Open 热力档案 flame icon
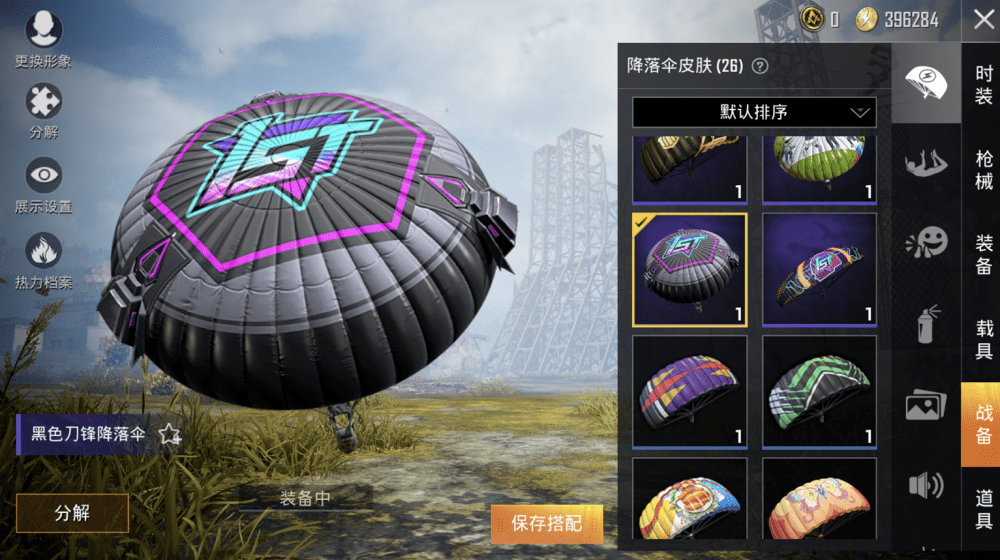Viewport: 1000px width, 560px height. [43, 257]
